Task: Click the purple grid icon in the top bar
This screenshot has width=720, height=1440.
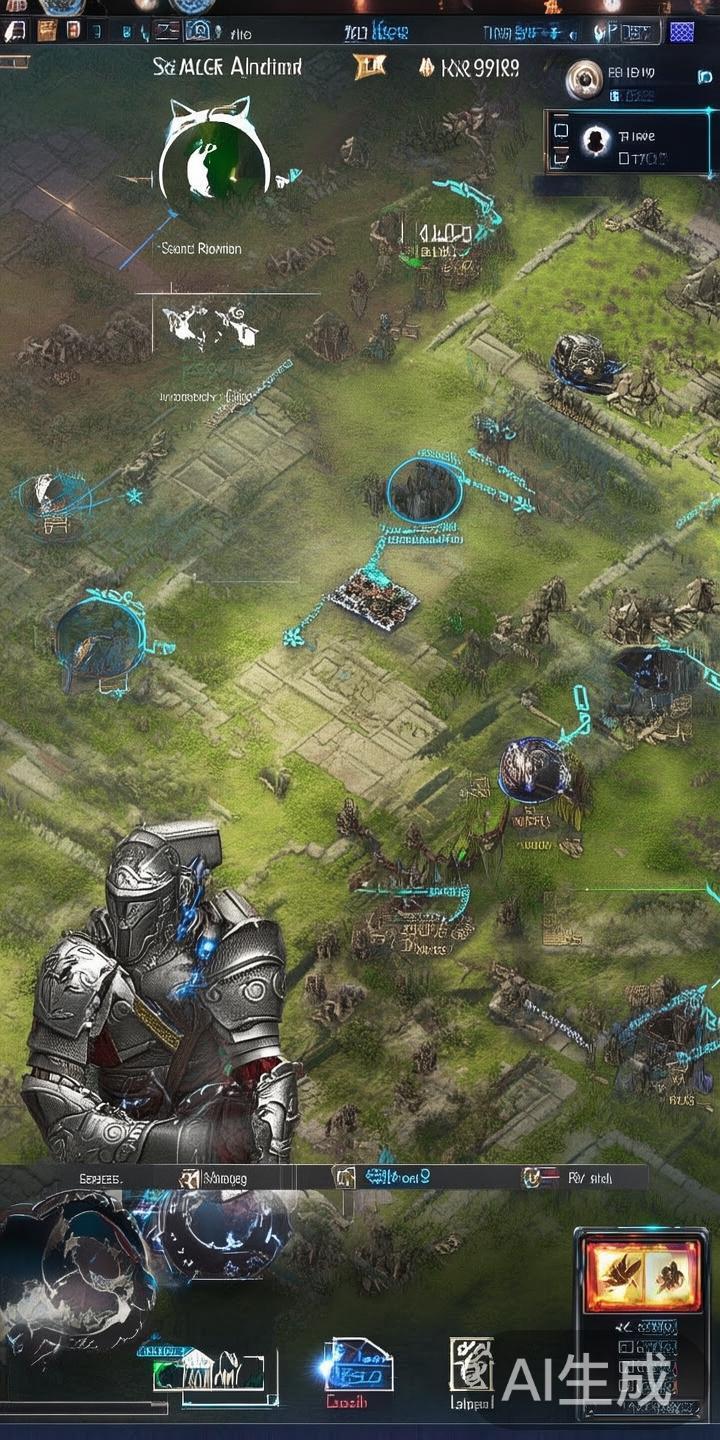Action: tap(681, 32)
